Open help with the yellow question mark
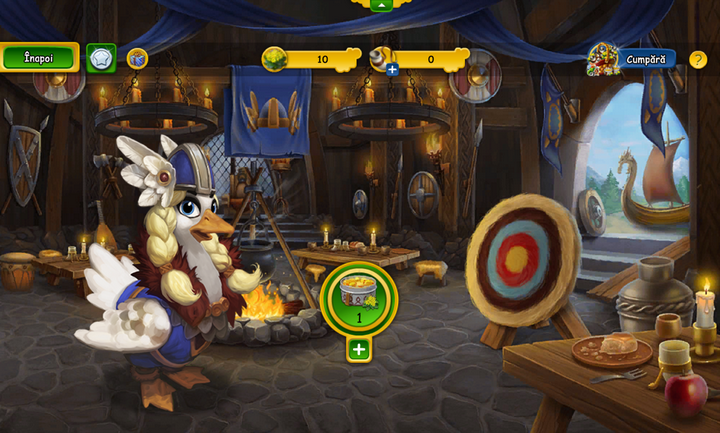 tap(698, 59)
